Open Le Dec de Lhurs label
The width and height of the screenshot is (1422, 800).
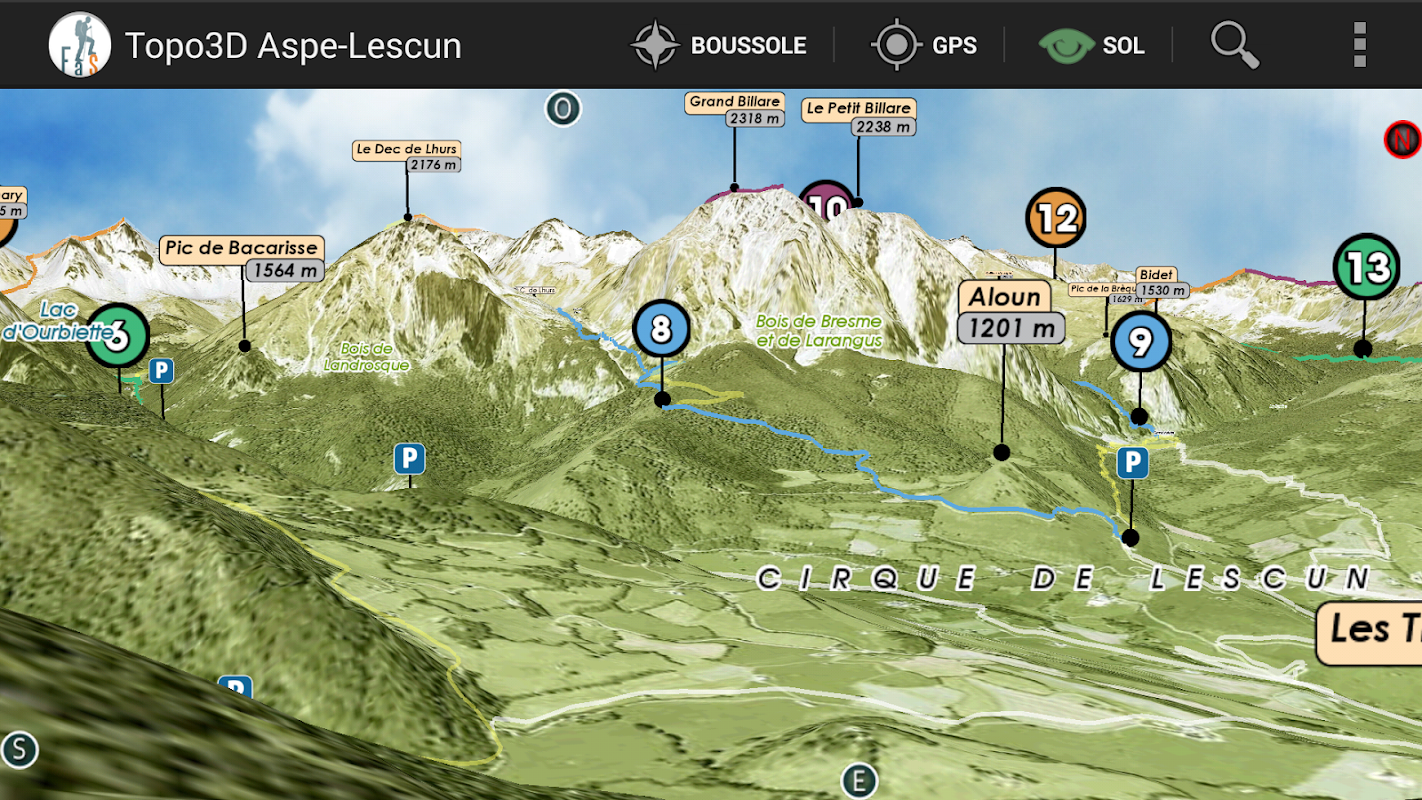[407, 157]
